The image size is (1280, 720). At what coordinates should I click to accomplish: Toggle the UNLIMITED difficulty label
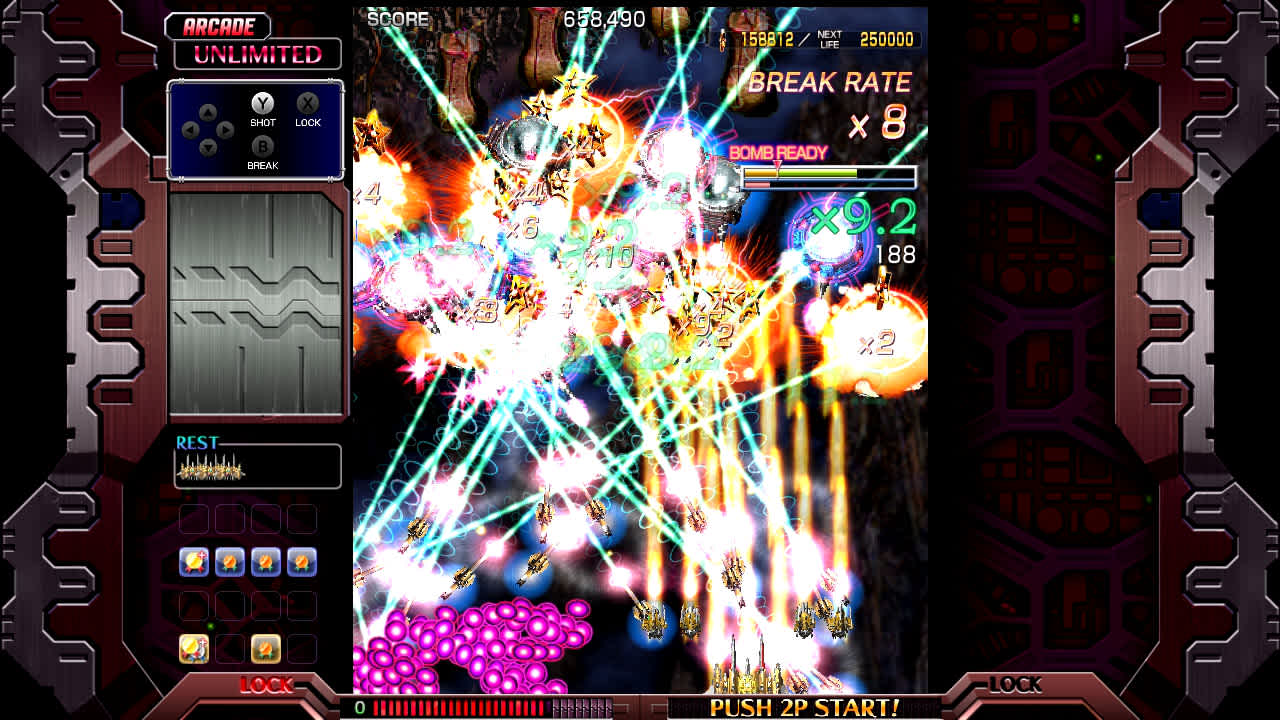click(x=257, y=54)
